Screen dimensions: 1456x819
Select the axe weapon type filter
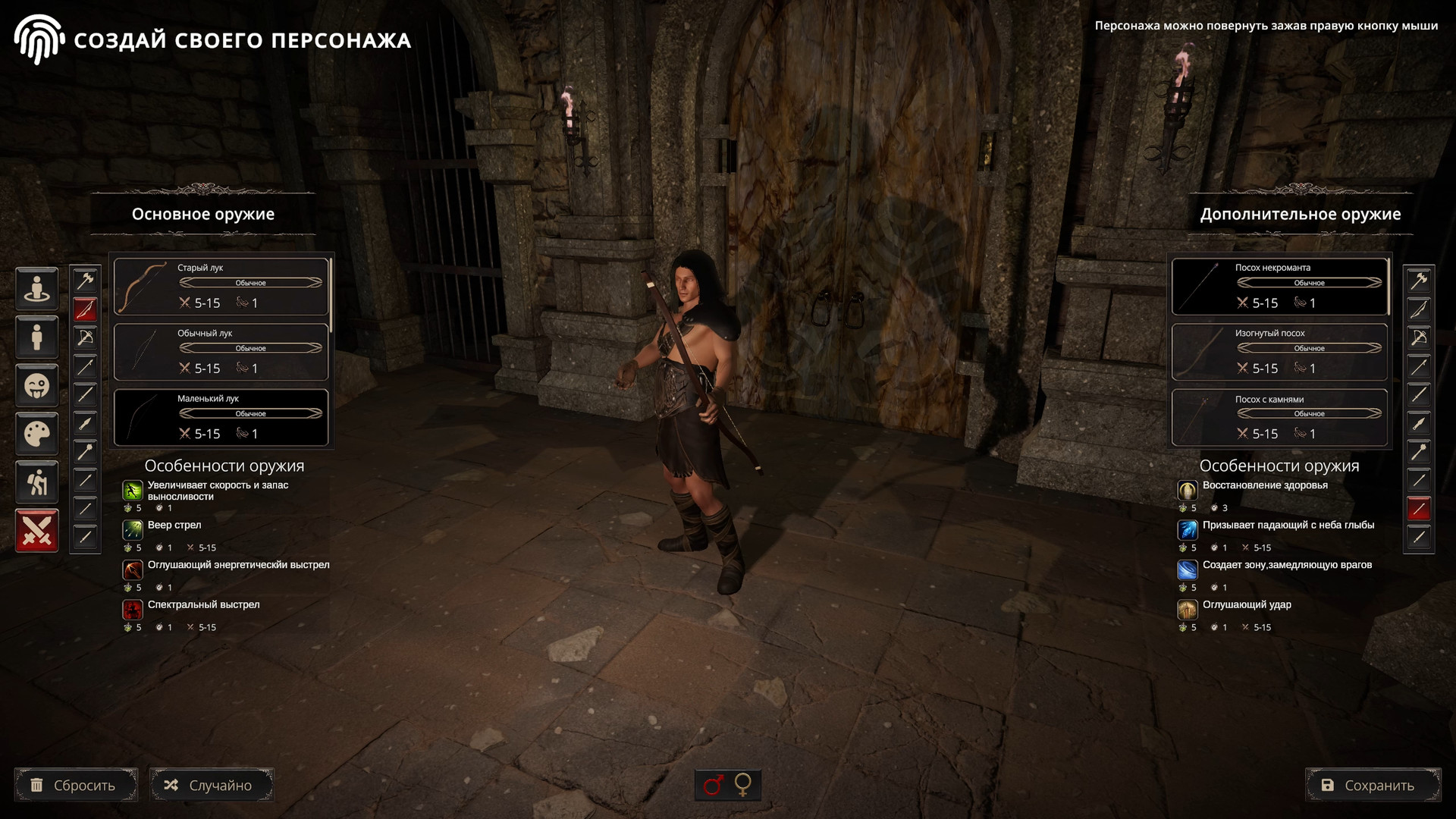pyautogui.click(x=85, y=280)
